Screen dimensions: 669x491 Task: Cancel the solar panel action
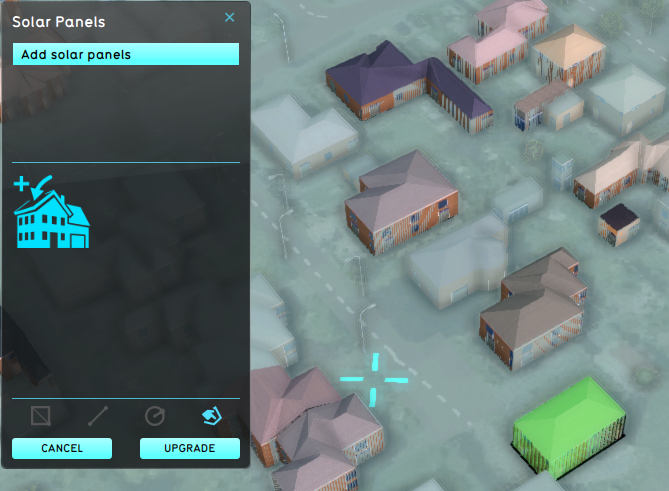(x=62, y=448)
